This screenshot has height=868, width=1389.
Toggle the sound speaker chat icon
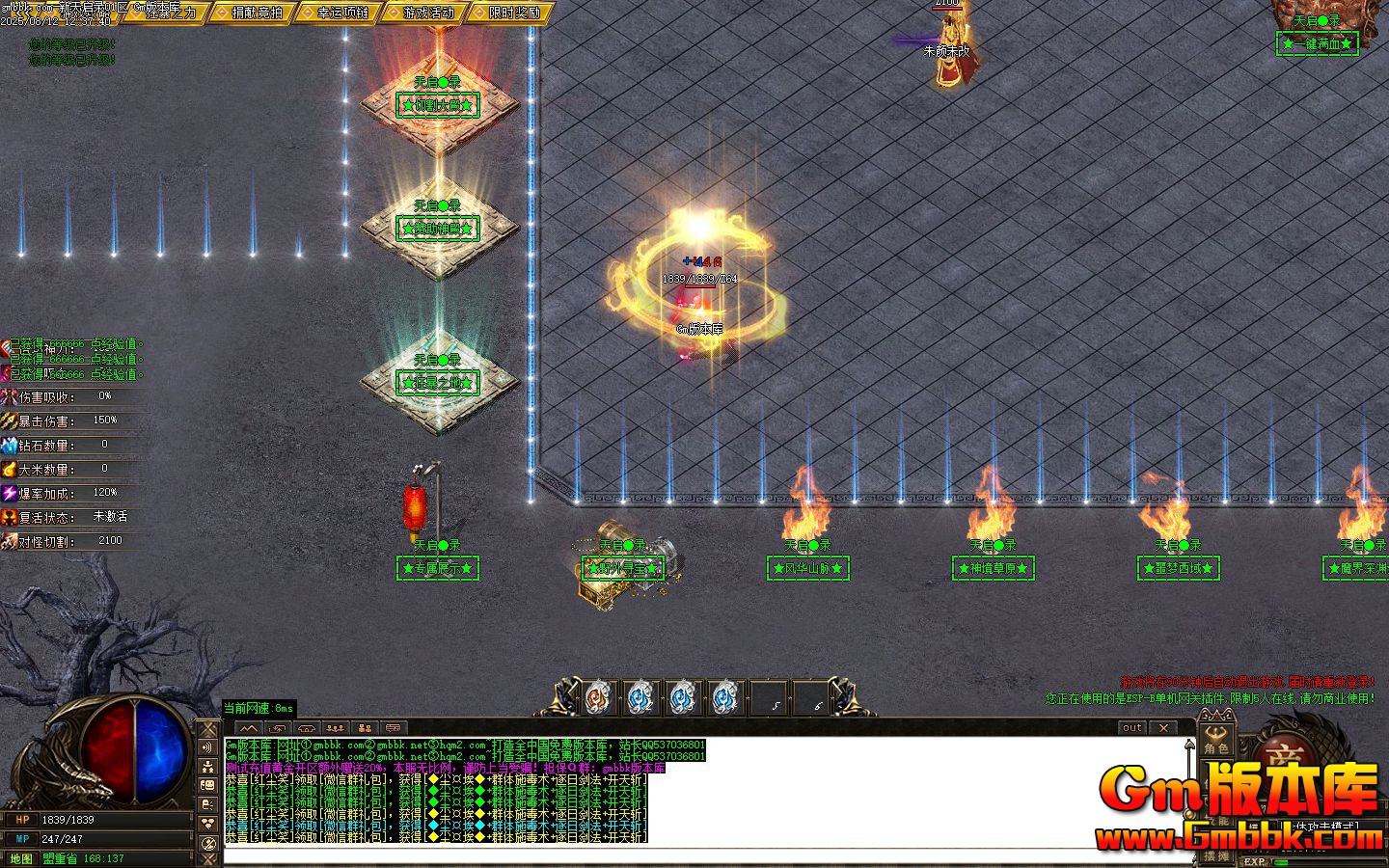coord(208,747)
